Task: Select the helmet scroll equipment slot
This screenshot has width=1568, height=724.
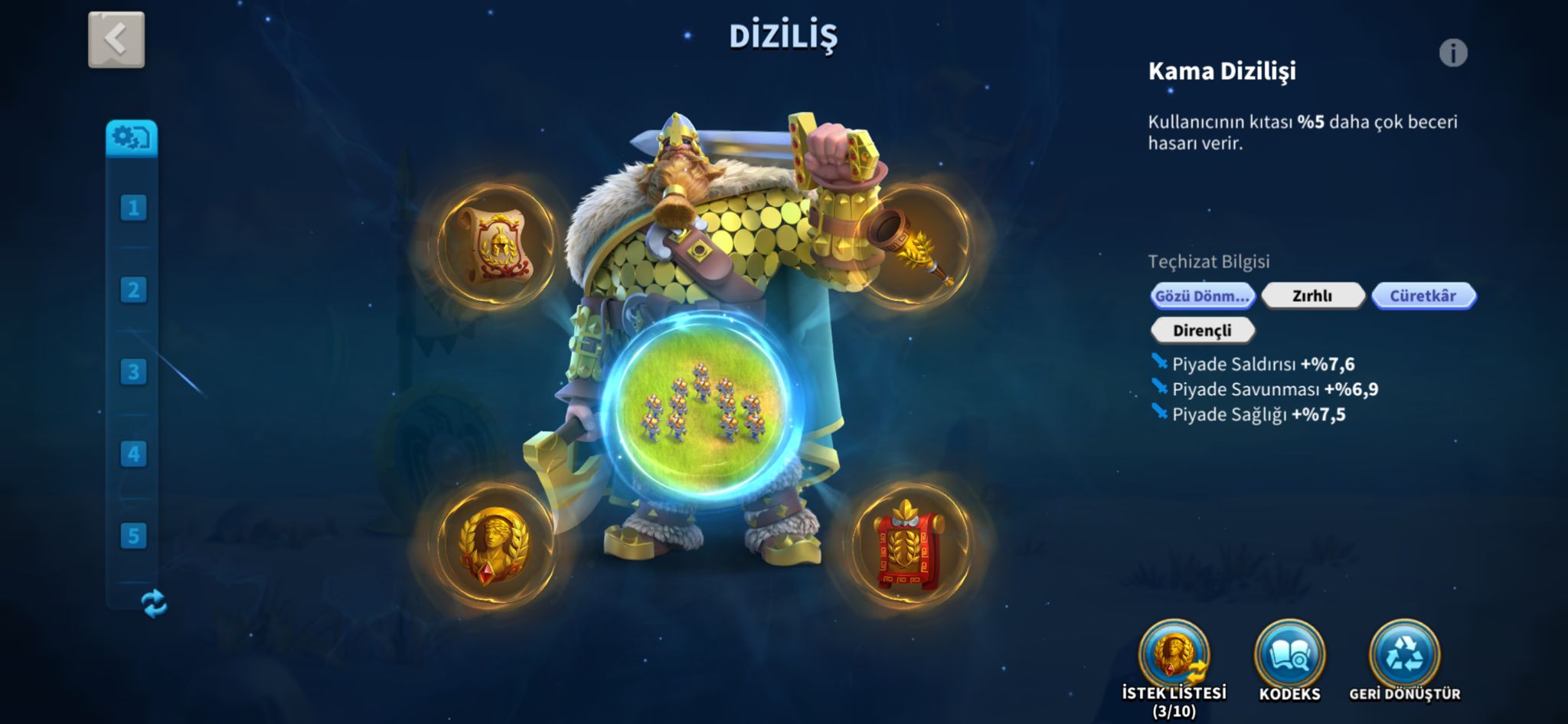Action: click(495, 244)
